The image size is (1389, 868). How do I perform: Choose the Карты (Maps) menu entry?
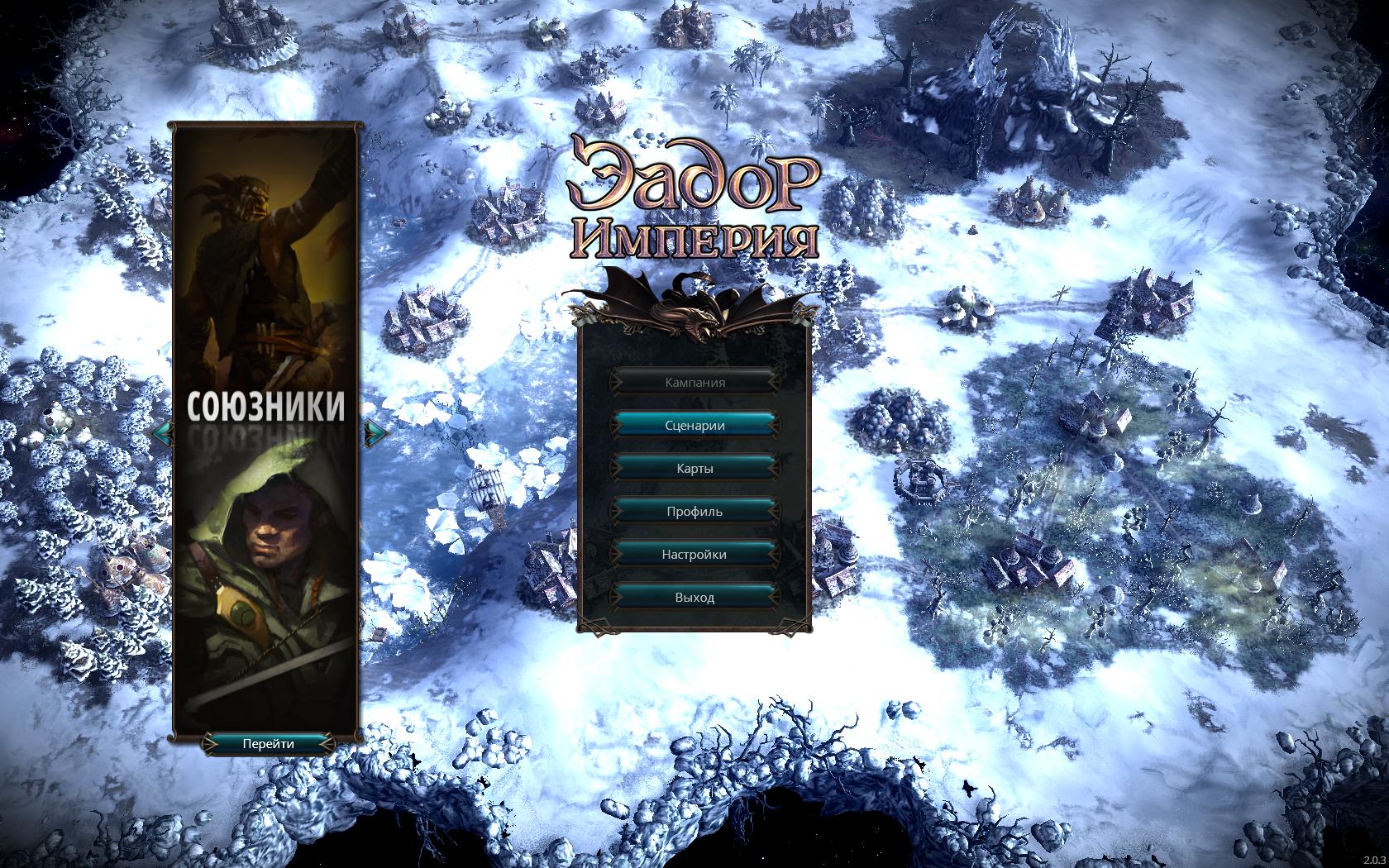pos(694,469)
